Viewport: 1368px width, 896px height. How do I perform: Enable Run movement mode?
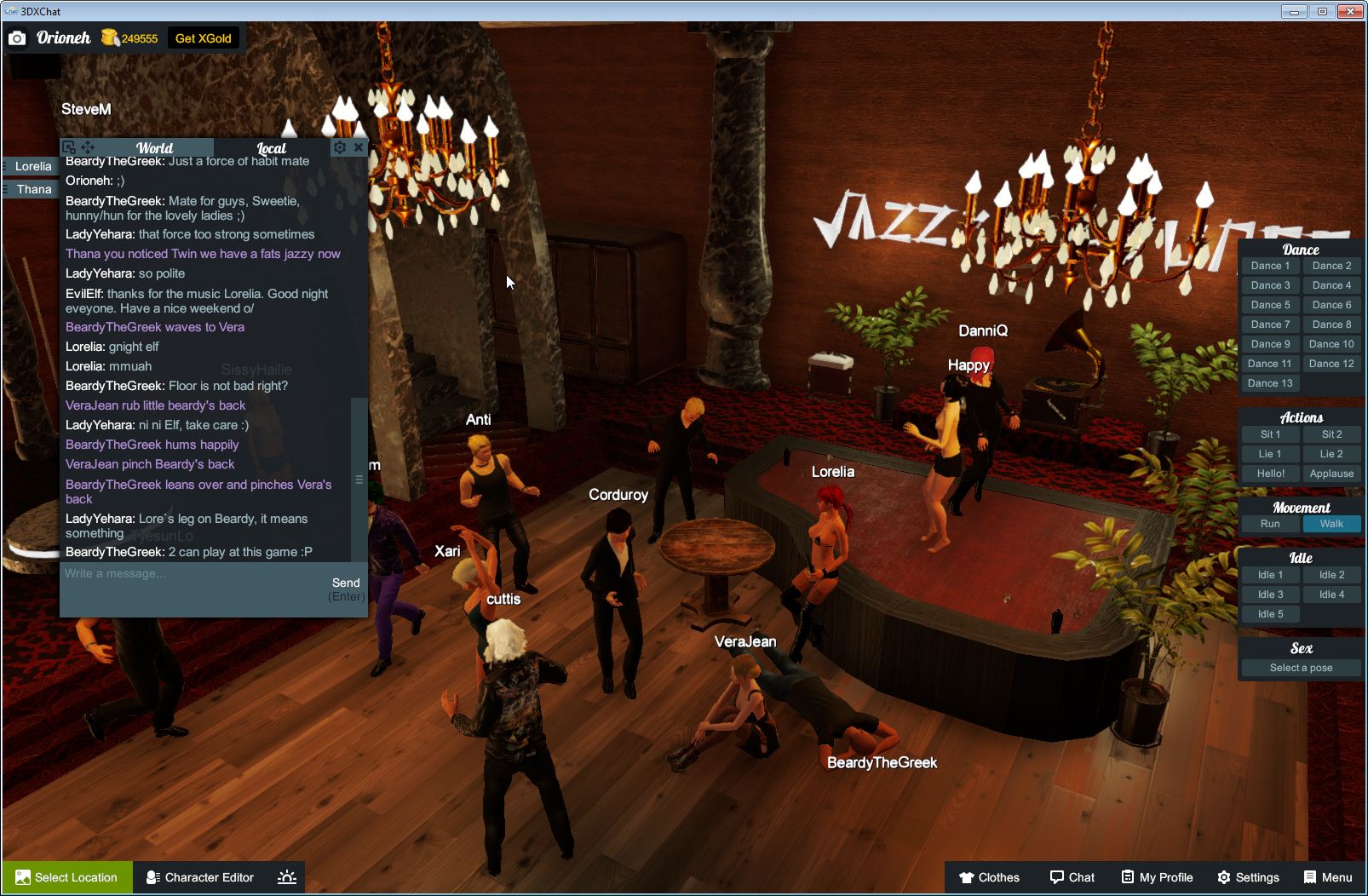1270,524
